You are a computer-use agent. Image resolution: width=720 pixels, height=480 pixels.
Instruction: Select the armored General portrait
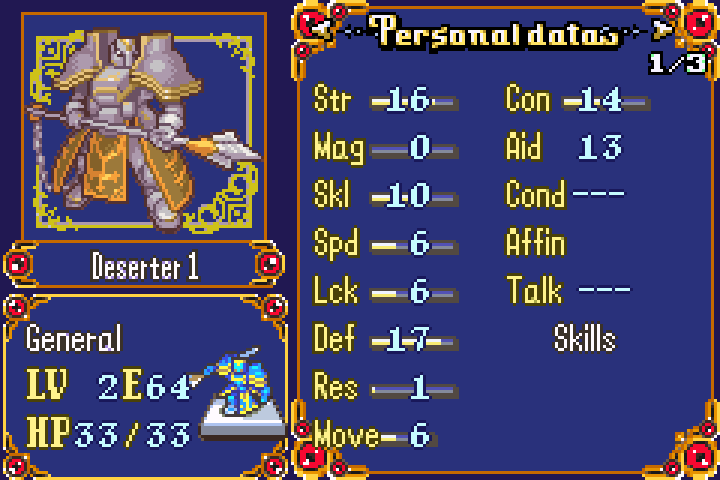click(146, 128)
